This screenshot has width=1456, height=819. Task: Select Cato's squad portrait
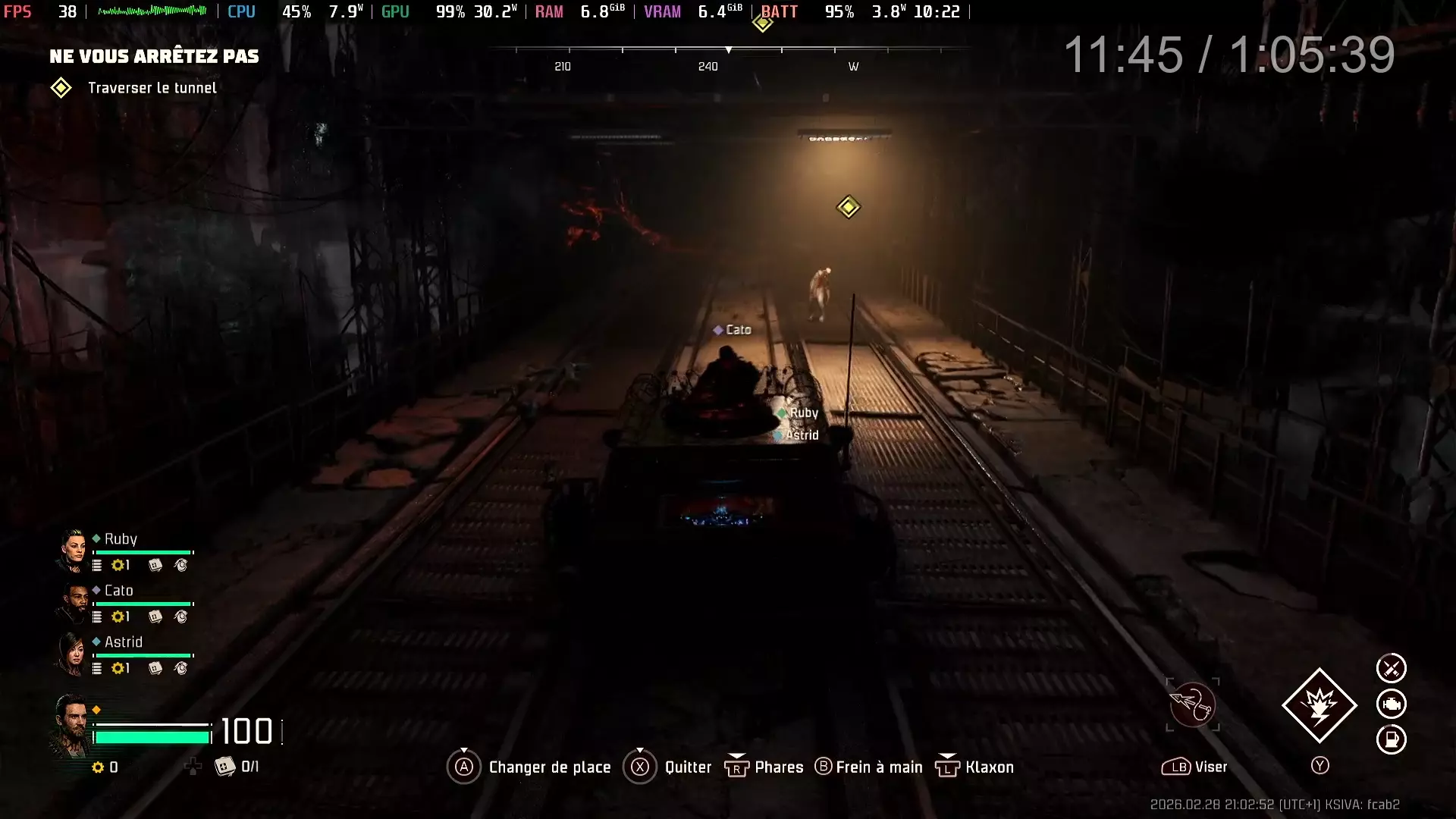73,603
